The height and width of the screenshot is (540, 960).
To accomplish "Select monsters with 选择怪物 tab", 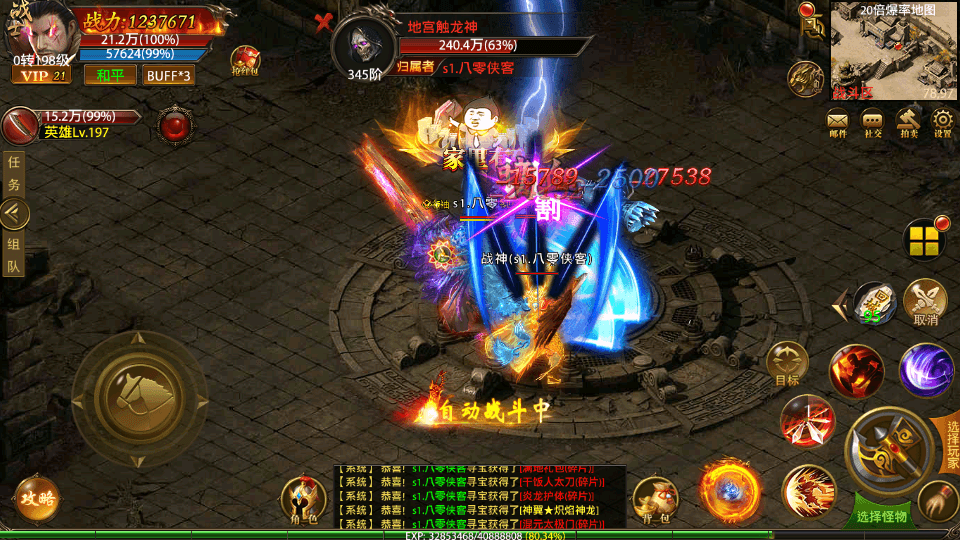I will tap(880, 516).
